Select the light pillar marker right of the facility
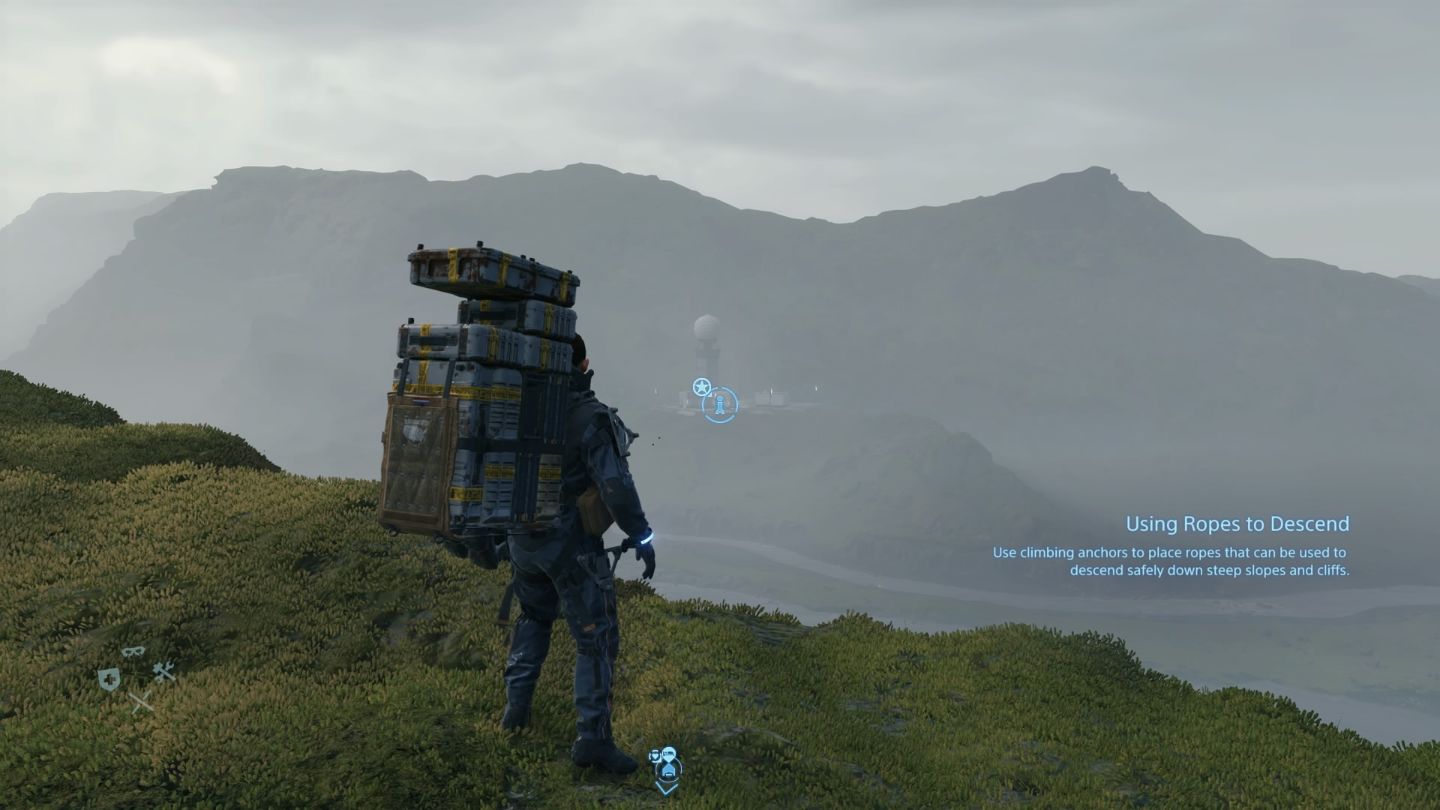The width and height of the screenshot is (1440, 810). [772, 391]
